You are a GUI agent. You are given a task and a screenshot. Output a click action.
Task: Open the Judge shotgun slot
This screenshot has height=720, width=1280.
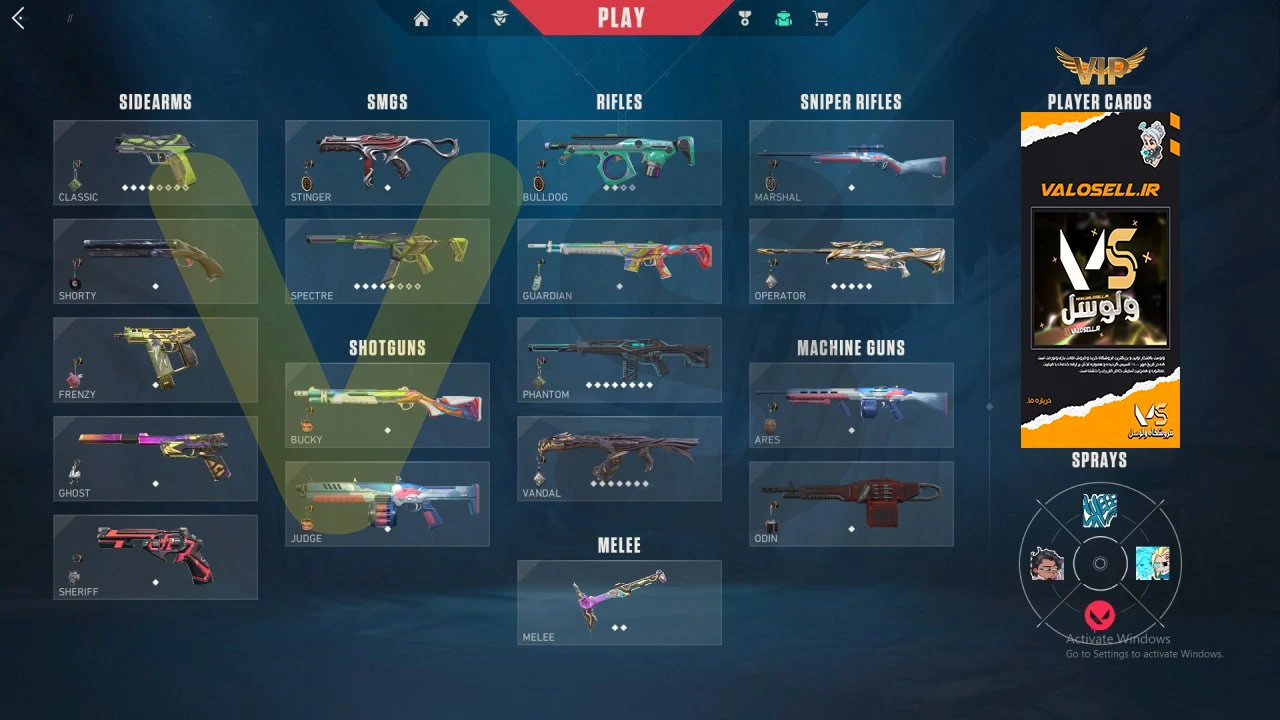tap(387, 503)
